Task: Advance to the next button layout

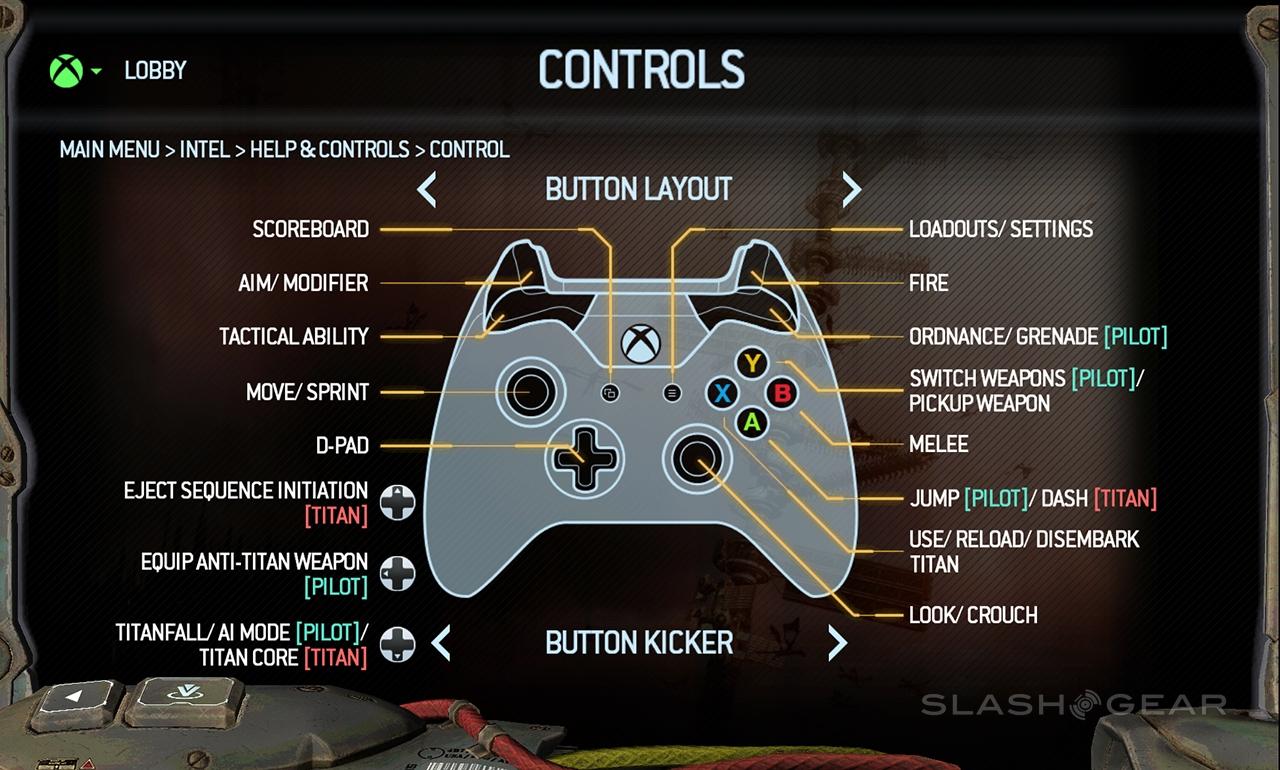Action: pyautogui.click(x=851, y=189)
